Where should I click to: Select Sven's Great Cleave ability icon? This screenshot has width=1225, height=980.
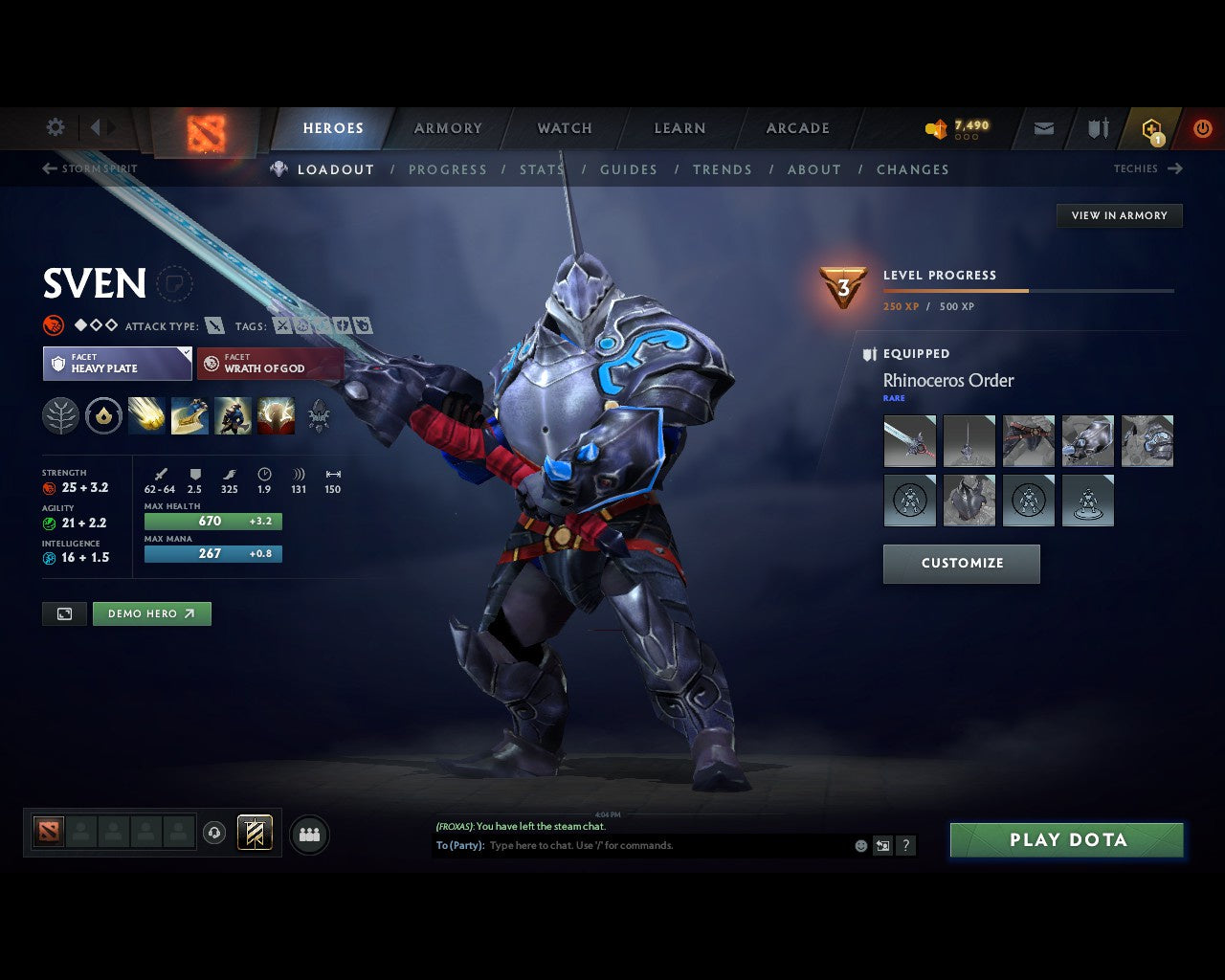point(189,416)
